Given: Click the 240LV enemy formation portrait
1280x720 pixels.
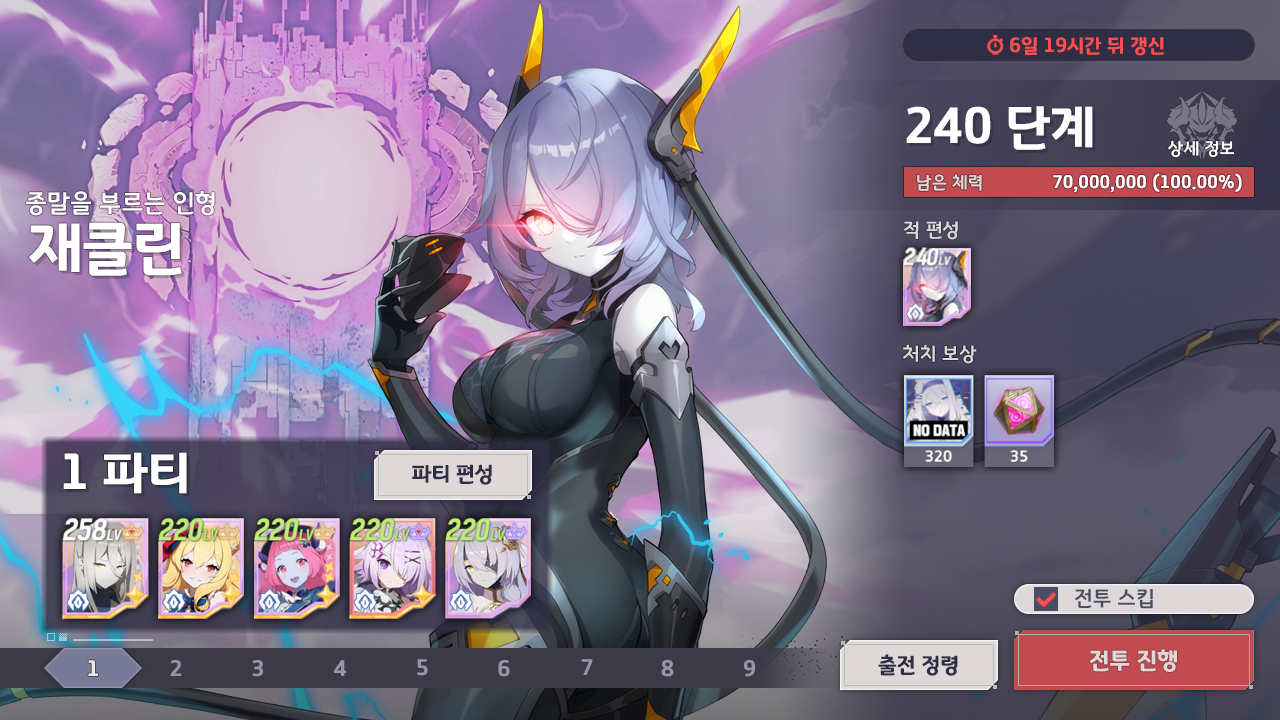Looking at the screenshot, I should (x=938, y=285).
